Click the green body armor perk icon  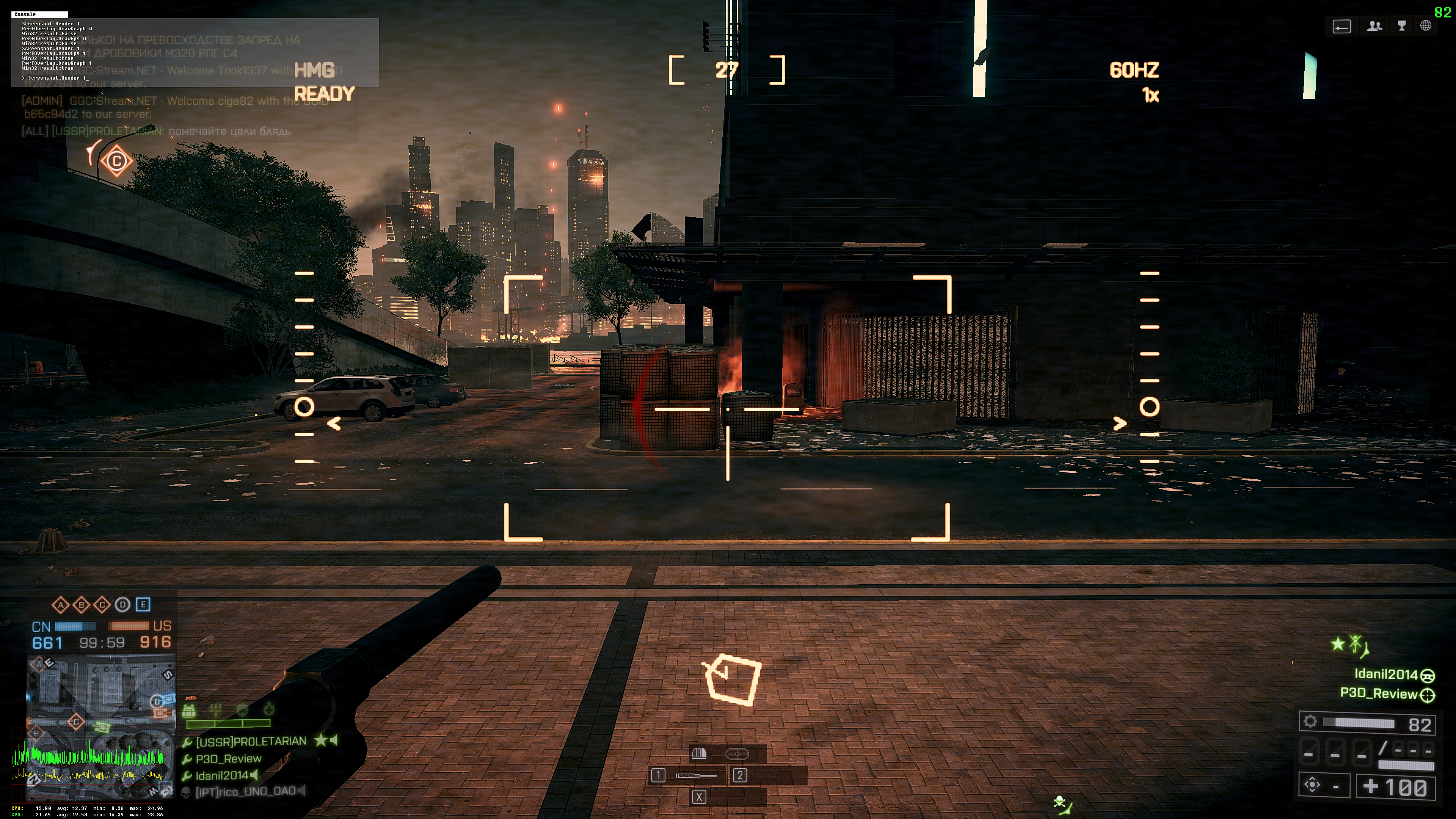189,711
